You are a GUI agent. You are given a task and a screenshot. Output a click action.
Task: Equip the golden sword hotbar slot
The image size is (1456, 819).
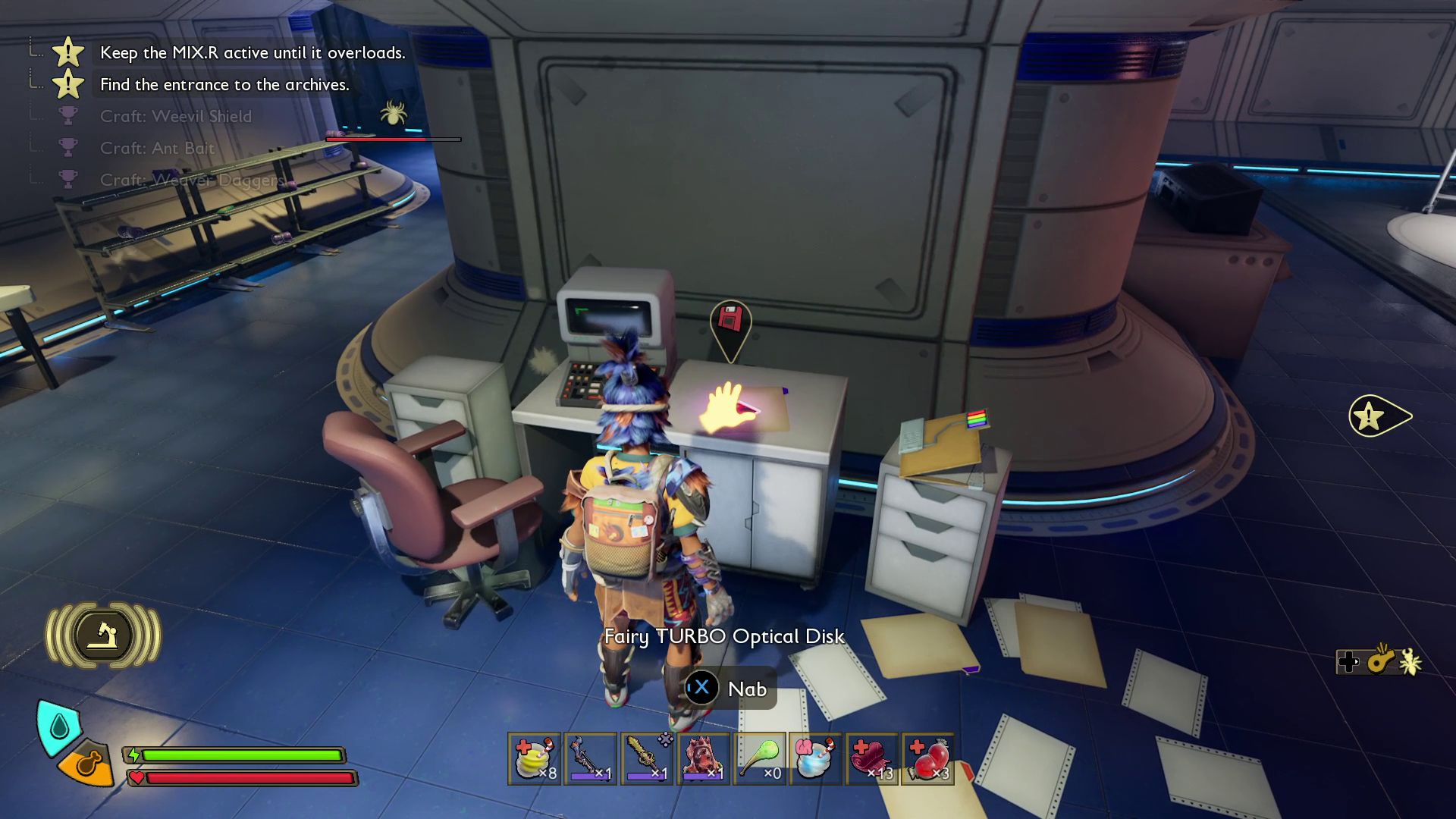pos(647,758)
